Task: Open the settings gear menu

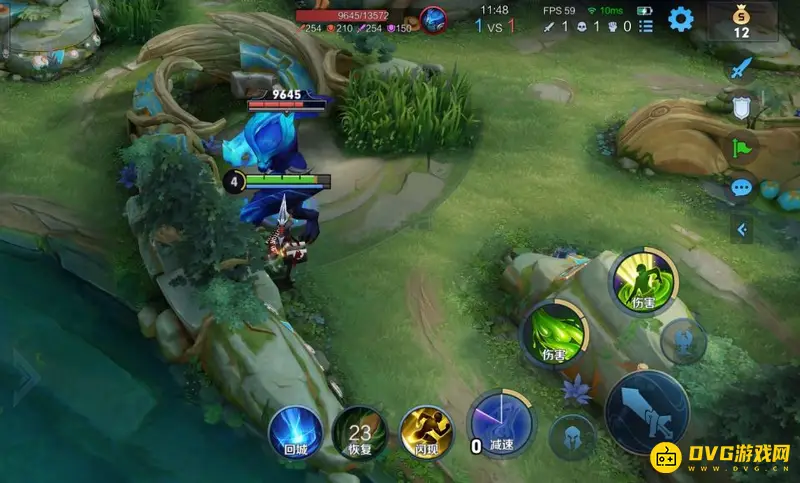Action: [681, 18]
